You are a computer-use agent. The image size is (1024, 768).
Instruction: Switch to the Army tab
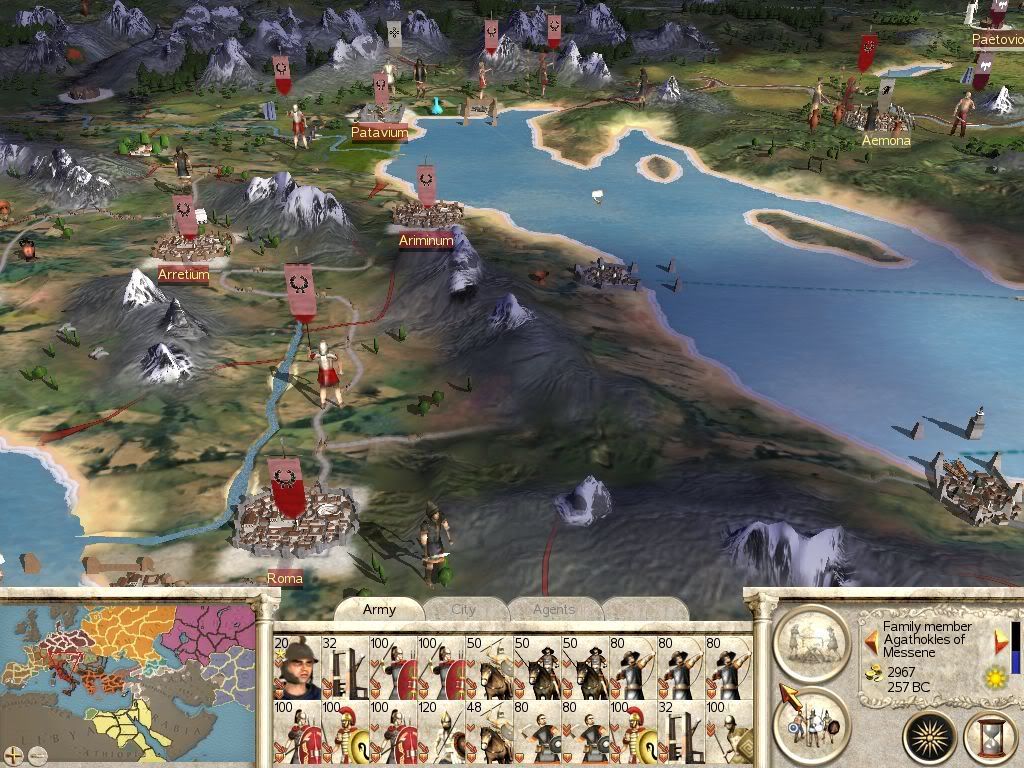(379, 609)
